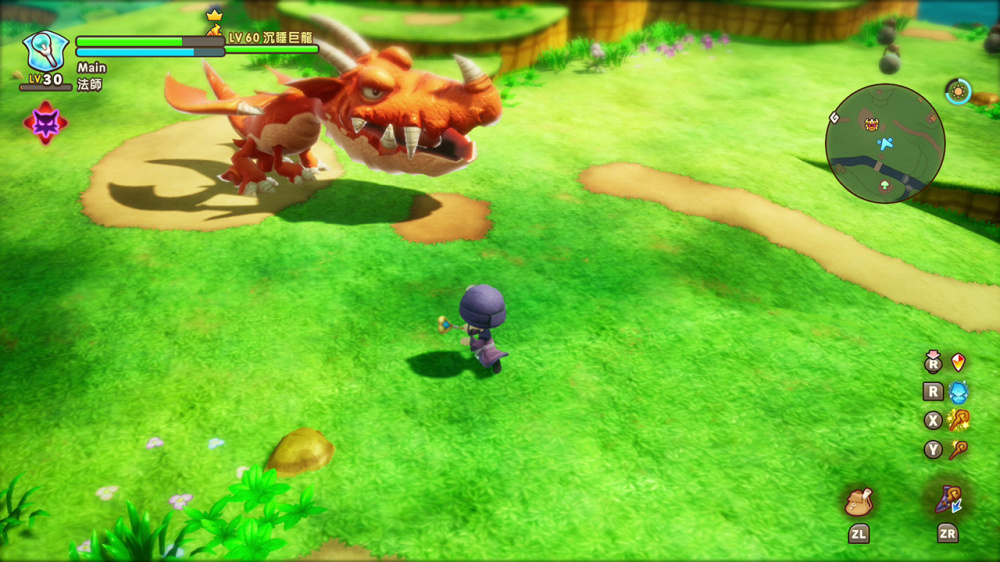Screen dimensions: 1000x562
Task: Click the sun day-night clock icon
Action: [x=958, y=91]
